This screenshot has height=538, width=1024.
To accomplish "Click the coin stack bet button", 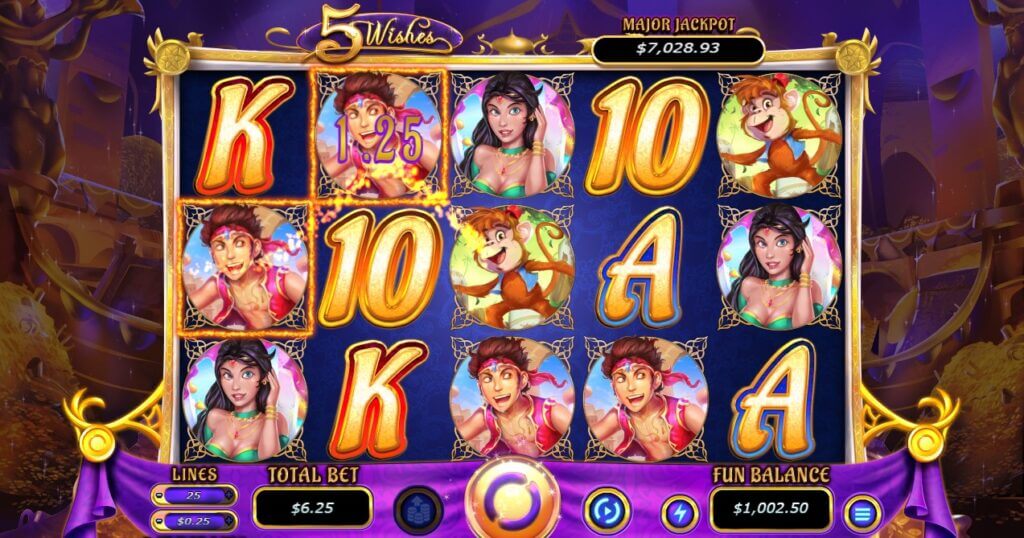I will tap(417, 510).
